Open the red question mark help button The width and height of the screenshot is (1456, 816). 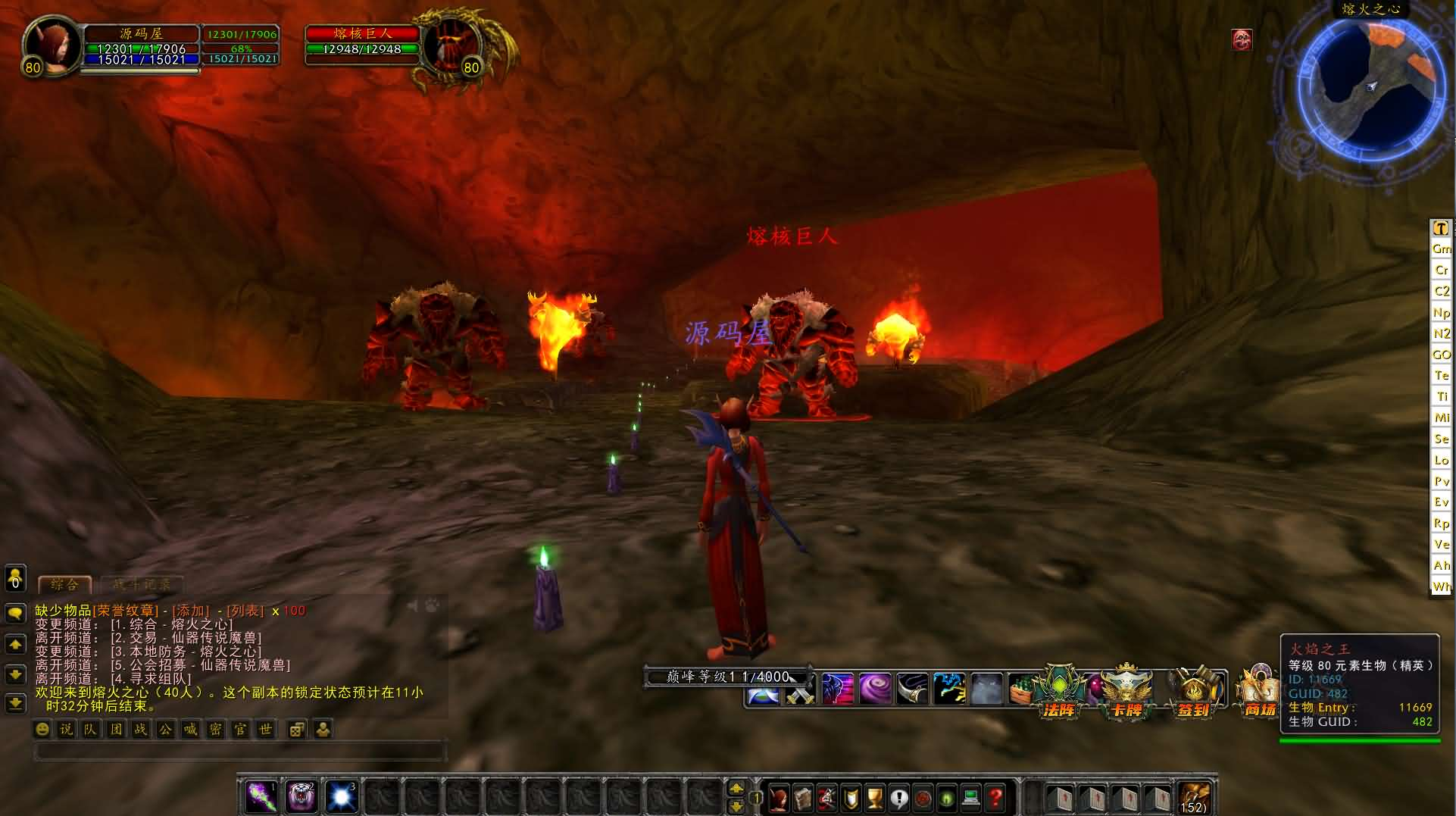click(x=995, y=798)
